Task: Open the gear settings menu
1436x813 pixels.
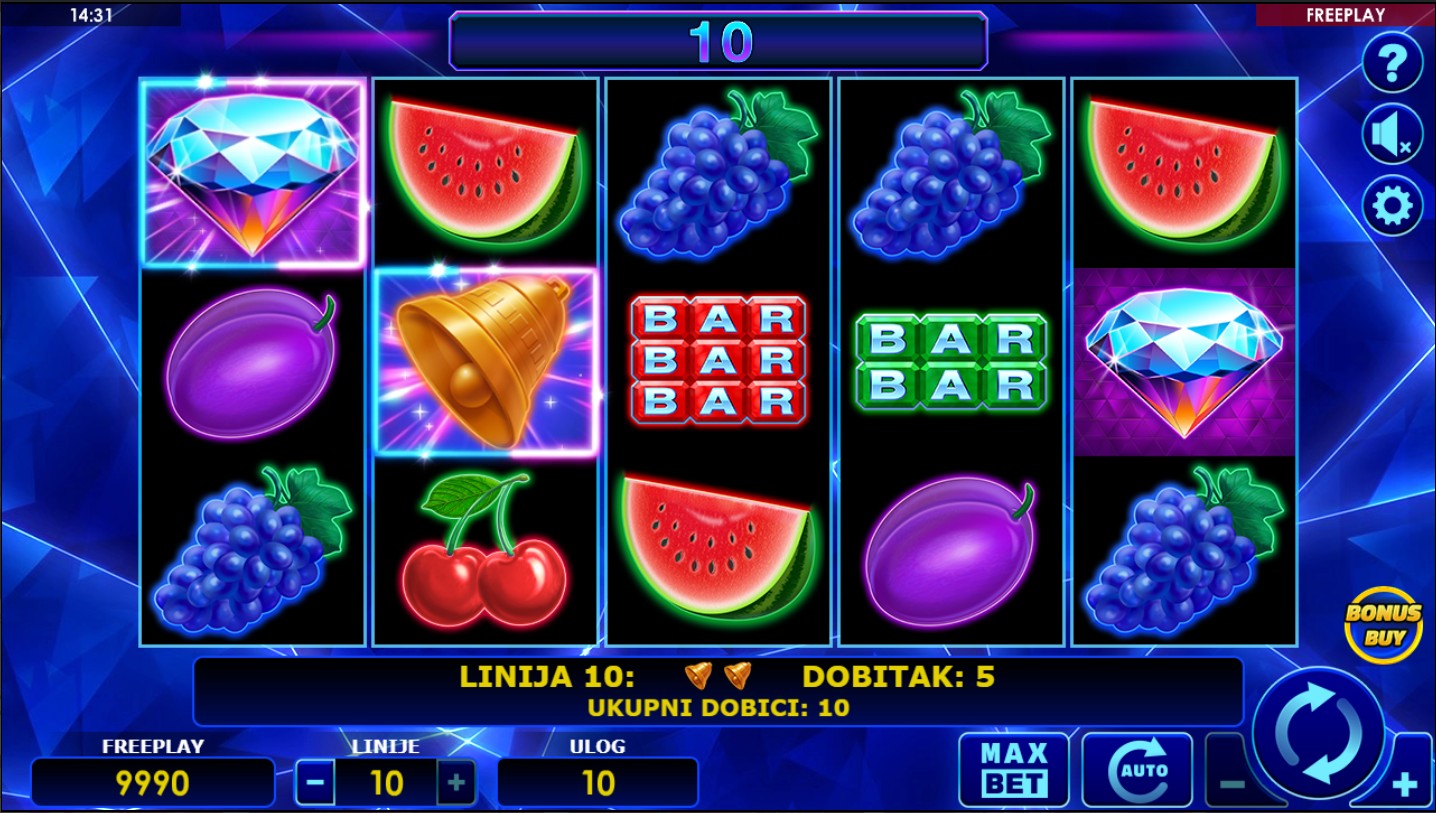Action: (1392, 206)
